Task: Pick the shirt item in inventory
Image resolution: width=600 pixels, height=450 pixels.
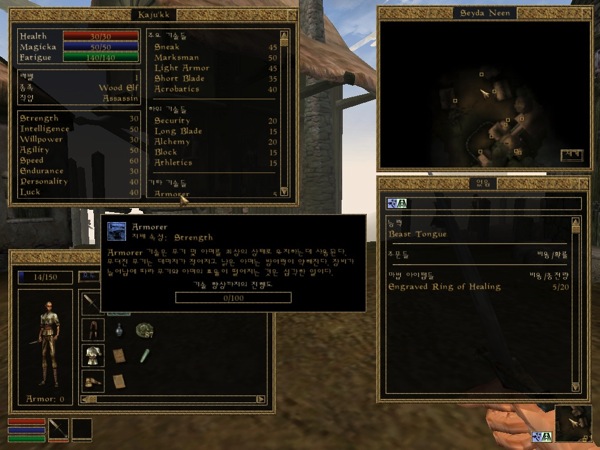Action: [x=93, y=355]
